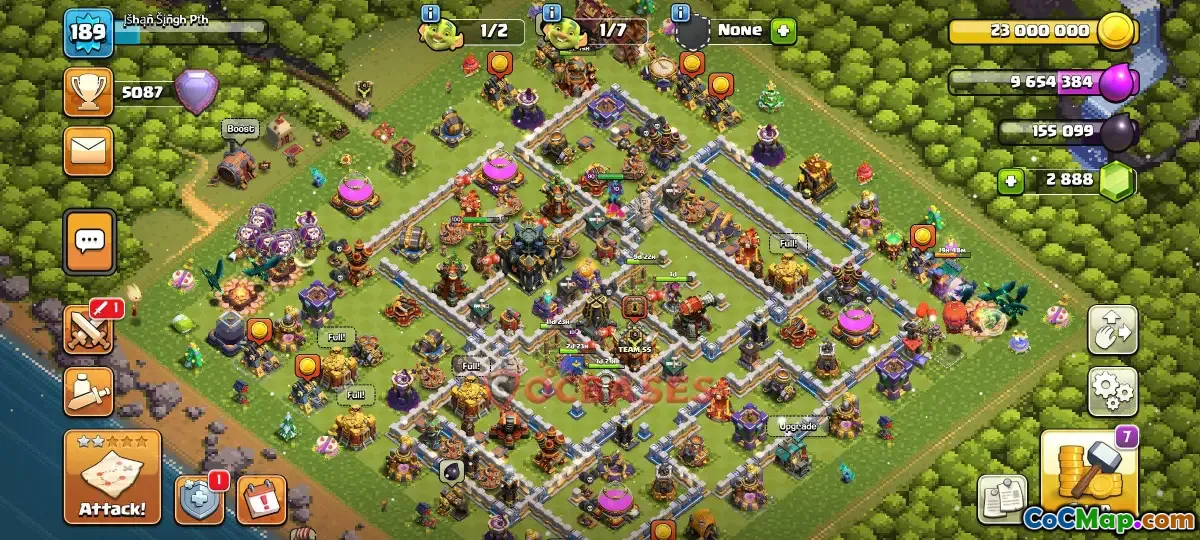Open info icon above the empty shield
This screenshot has width=1200, height=540.
tap(682, 13)
